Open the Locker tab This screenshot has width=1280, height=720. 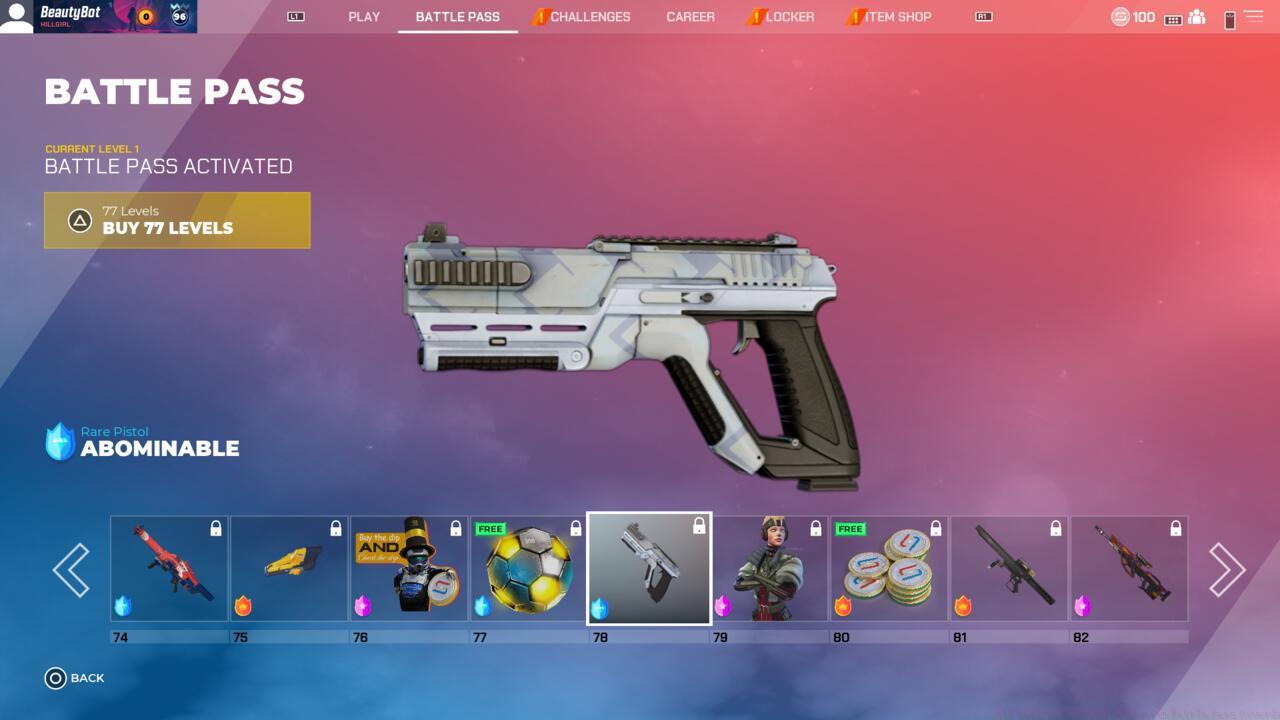tap(789, 17)
